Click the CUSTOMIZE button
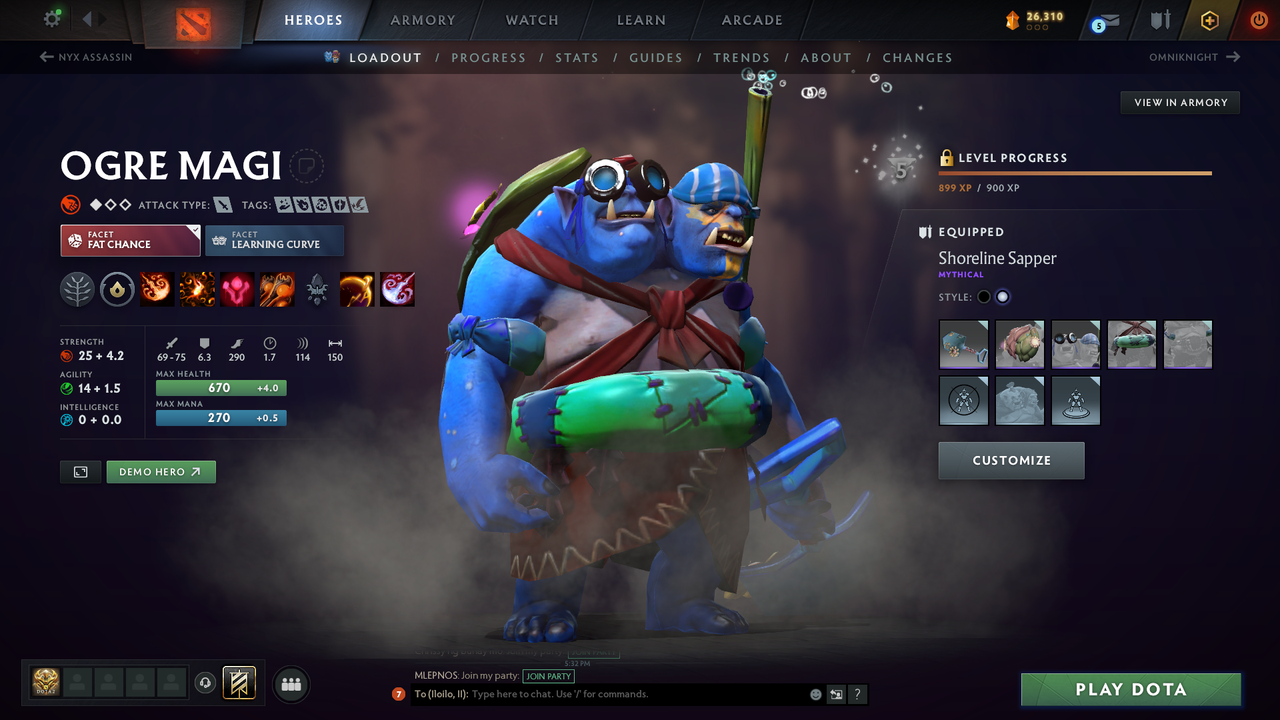 [x=1011, y=461]
